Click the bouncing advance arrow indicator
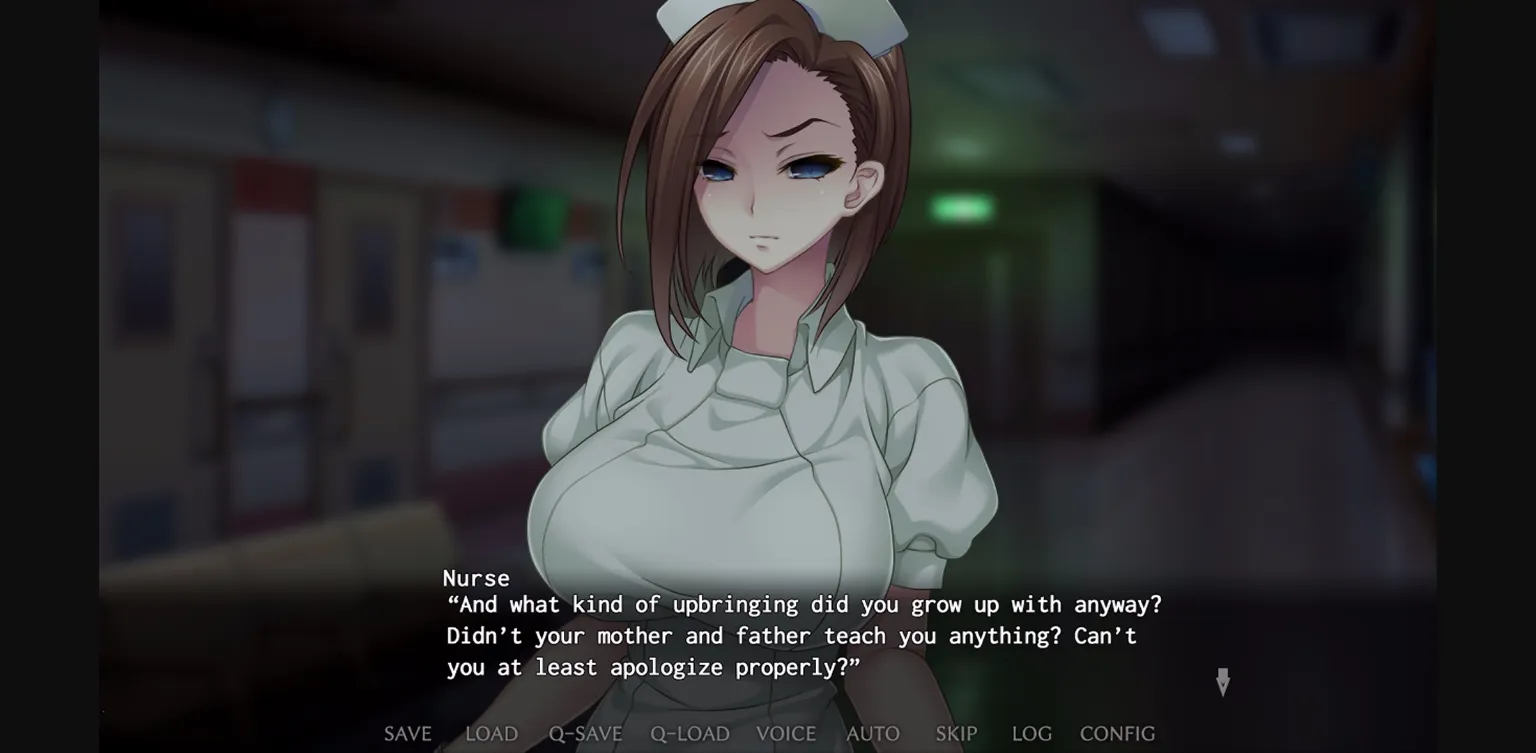The height and width of the screenshot is (753, 1536). point(1223,684)
